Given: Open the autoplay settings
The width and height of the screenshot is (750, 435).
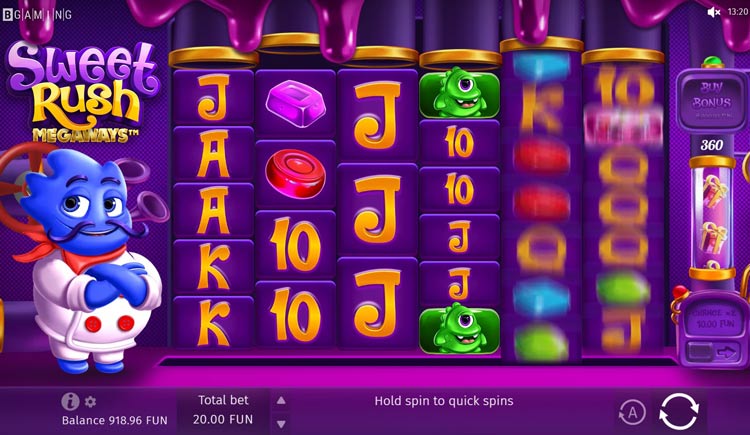Looking at the screenshot, I should point(631,411).
